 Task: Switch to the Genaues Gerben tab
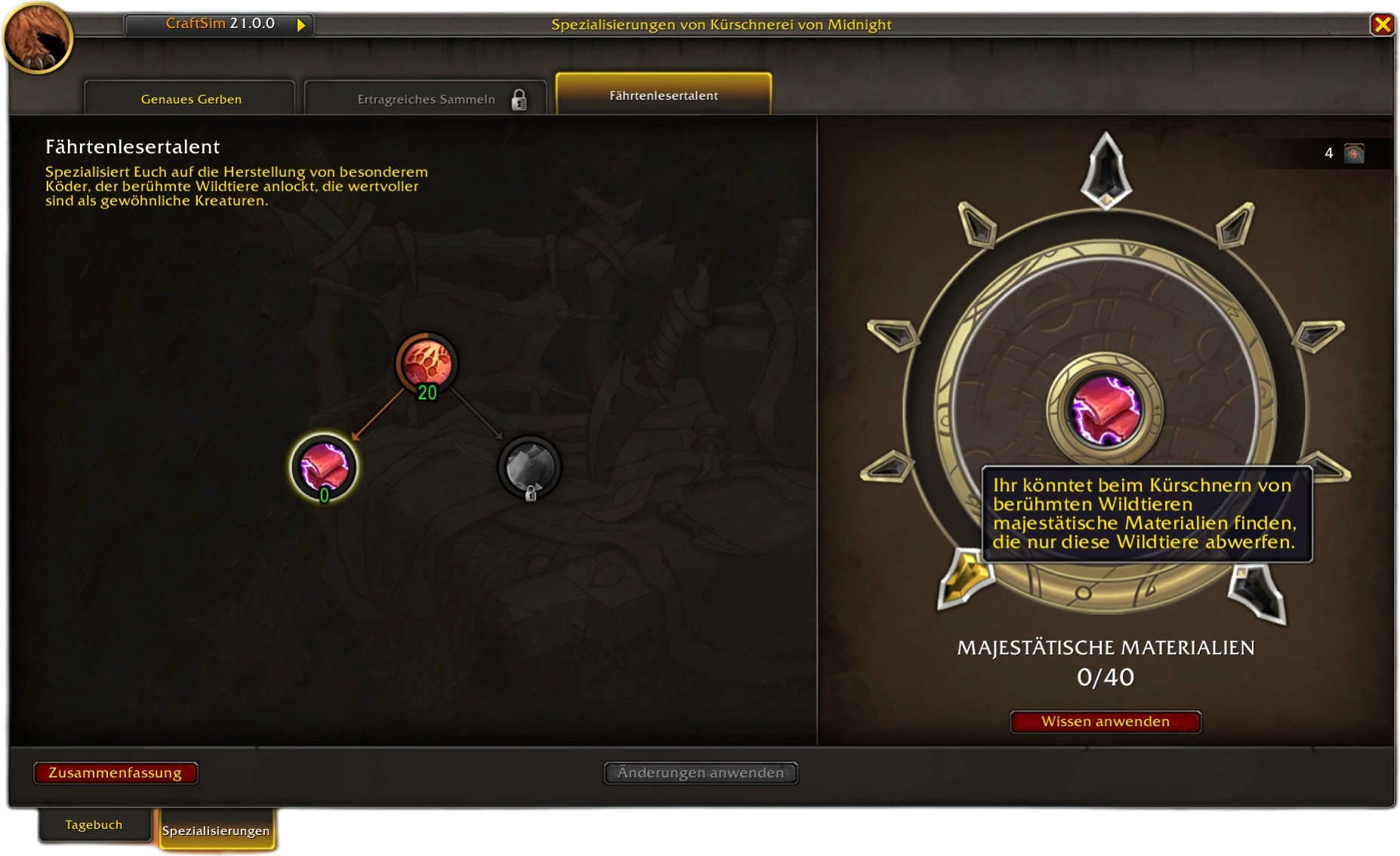190,99
